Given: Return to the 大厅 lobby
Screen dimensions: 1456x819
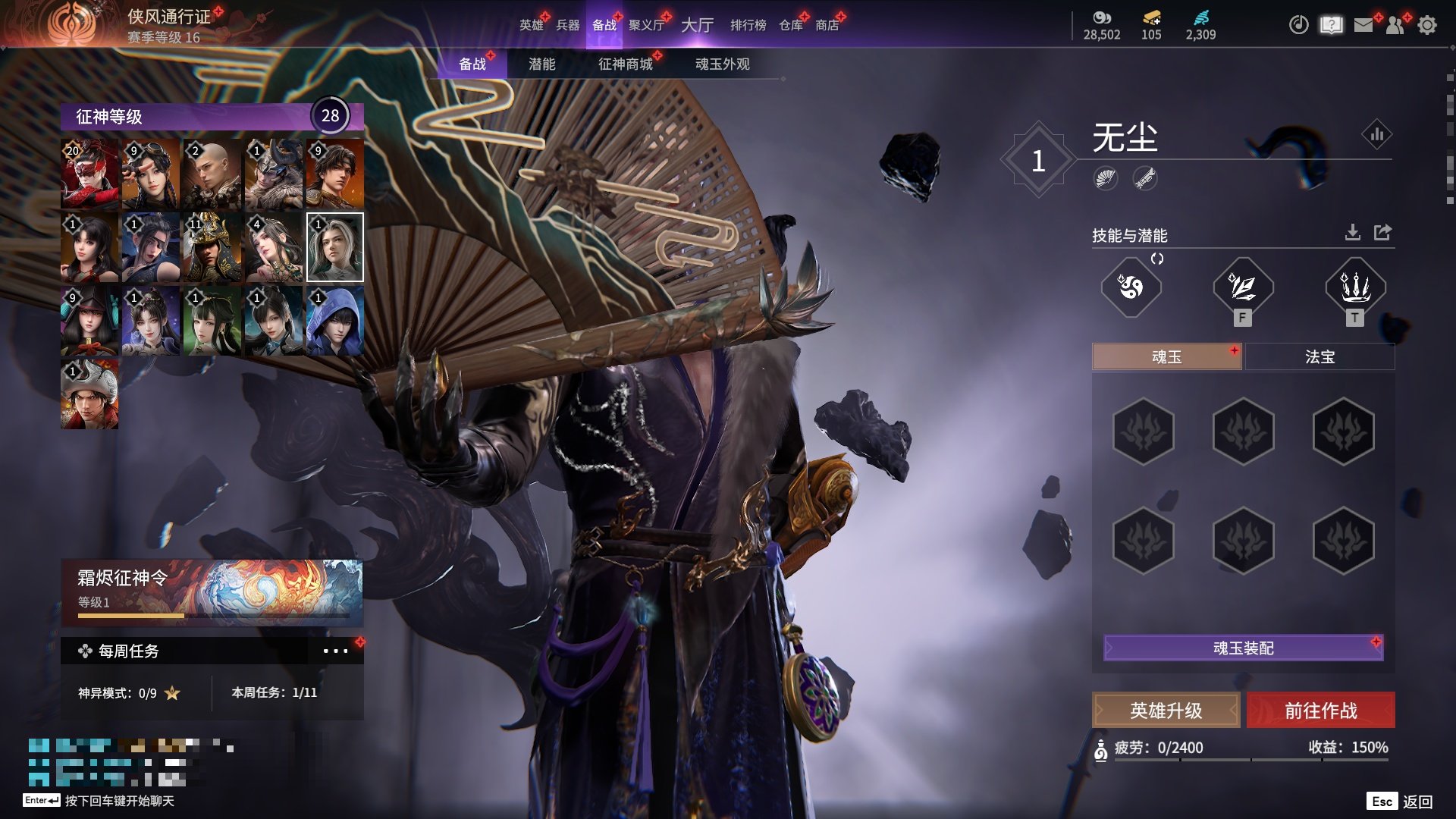Looking at the screenshot, I should point(697,25).
